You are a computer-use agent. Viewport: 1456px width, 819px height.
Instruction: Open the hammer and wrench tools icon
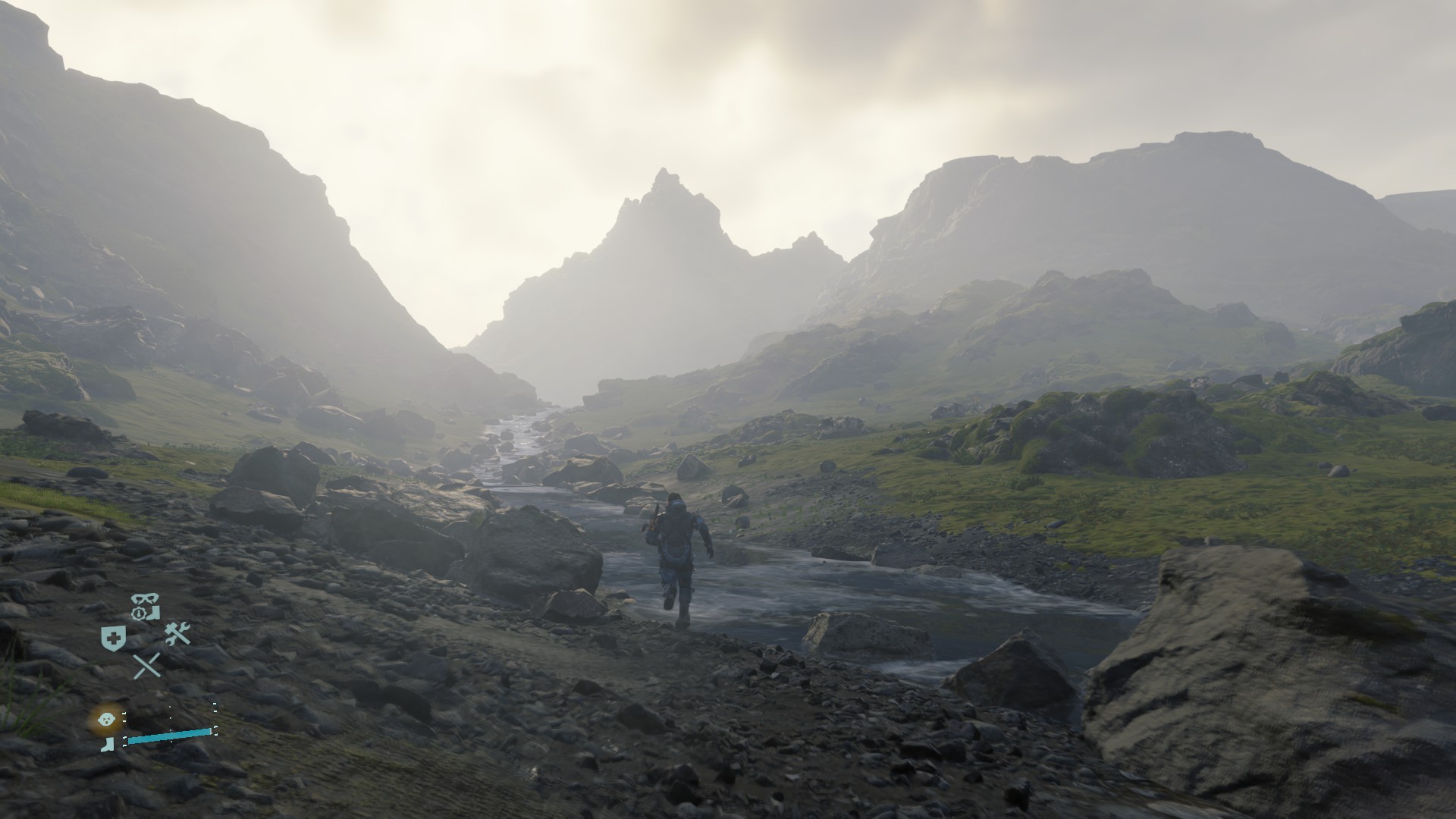pos(177,634)
